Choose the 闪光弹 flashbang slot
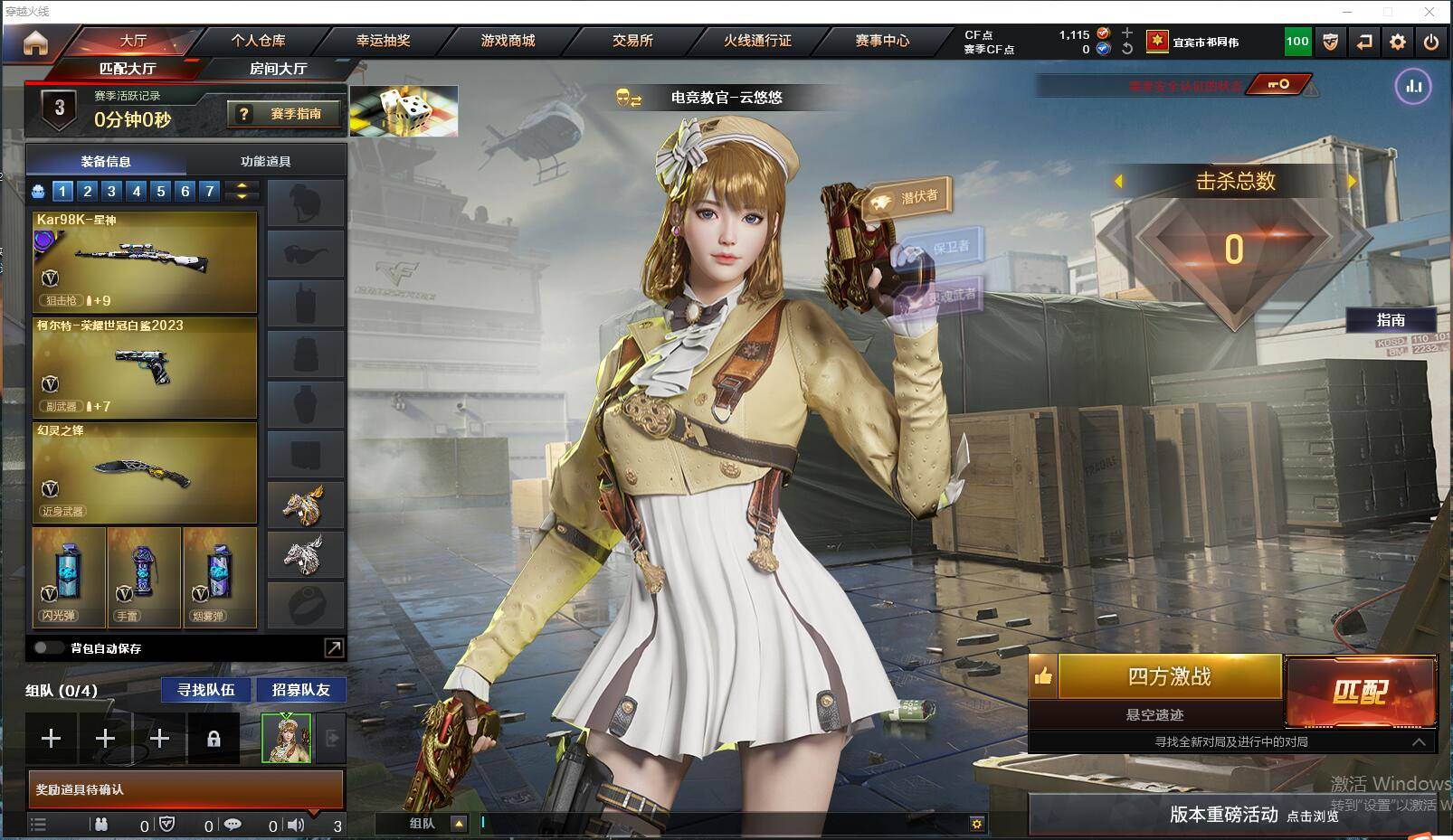The width and height of the screenshot is (1453, 840). pos(69,577)
